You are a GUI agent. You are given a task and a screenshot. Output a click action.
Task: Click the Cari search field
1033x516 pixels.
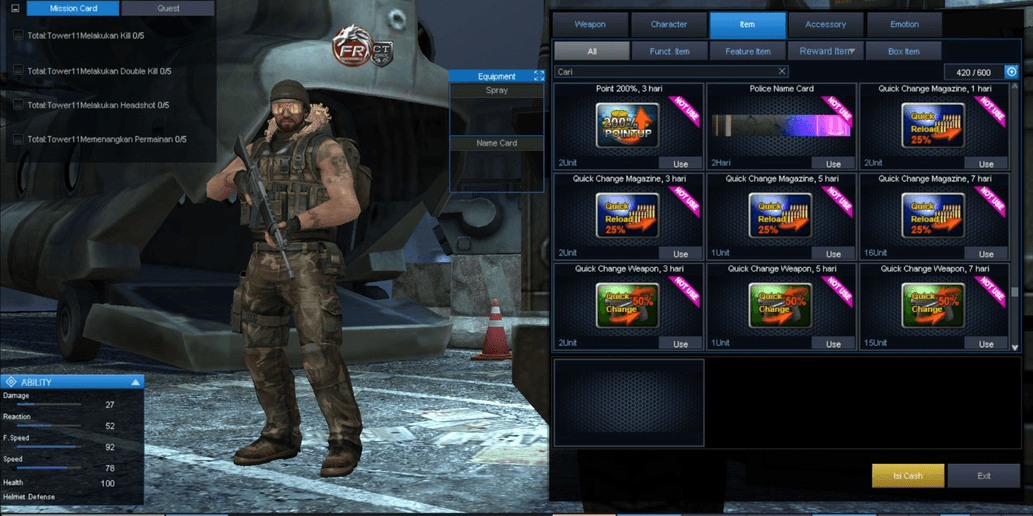(664, 72)
